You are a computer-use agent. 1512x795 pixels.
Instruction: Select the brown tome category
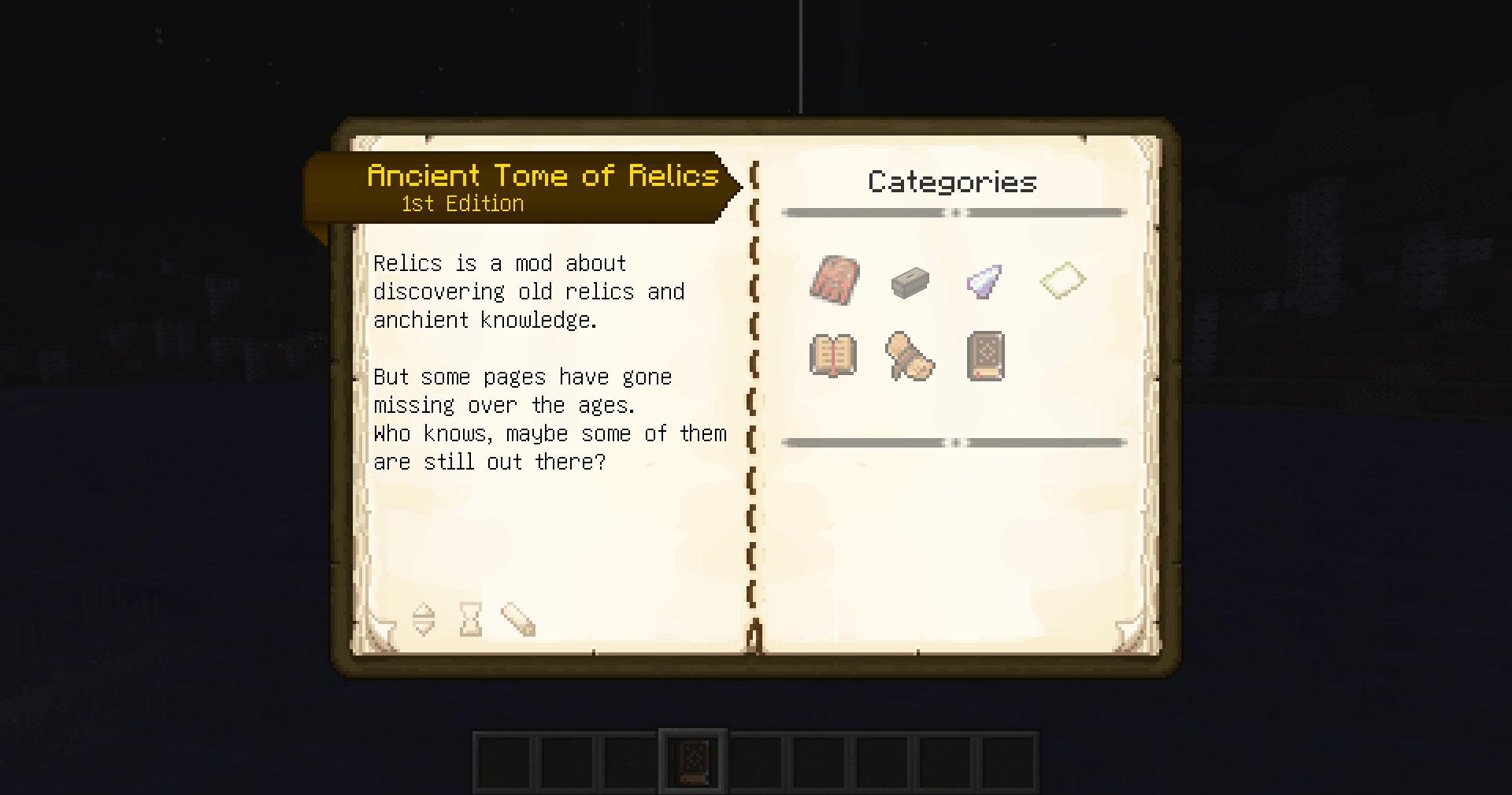984,356
